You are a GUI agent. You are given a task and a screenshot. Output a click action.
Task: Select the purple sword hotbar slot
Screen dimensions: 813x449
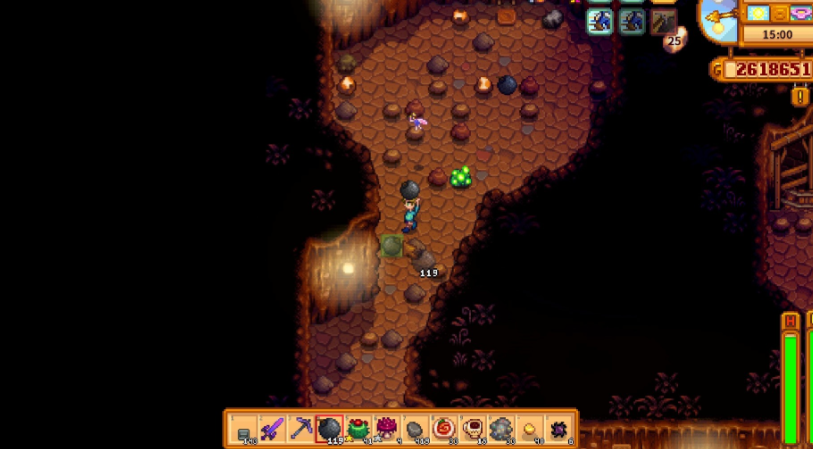pos(272,430)
